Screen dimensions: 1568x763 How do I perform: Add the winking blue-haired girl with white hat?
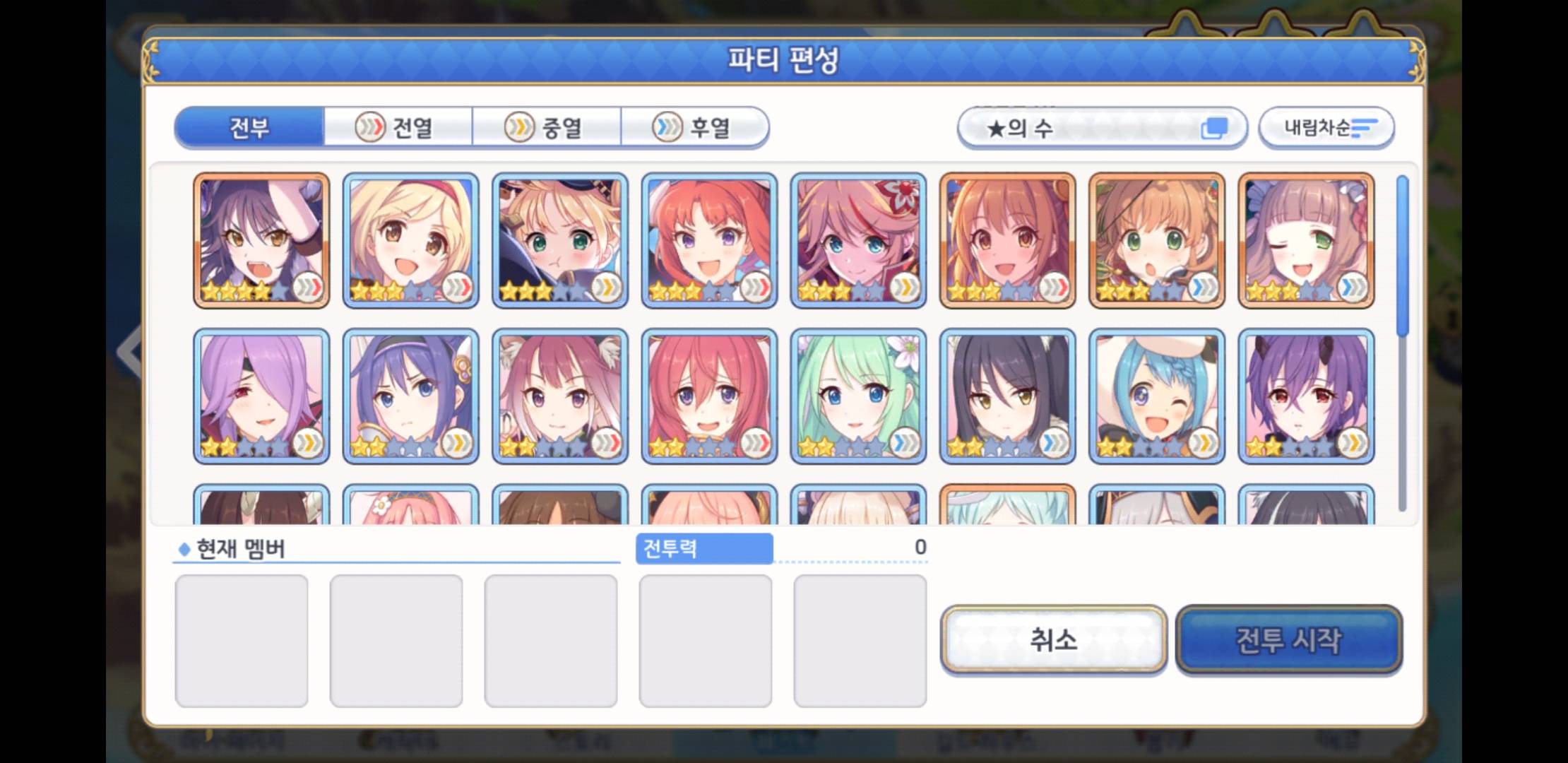[1157, 396]
